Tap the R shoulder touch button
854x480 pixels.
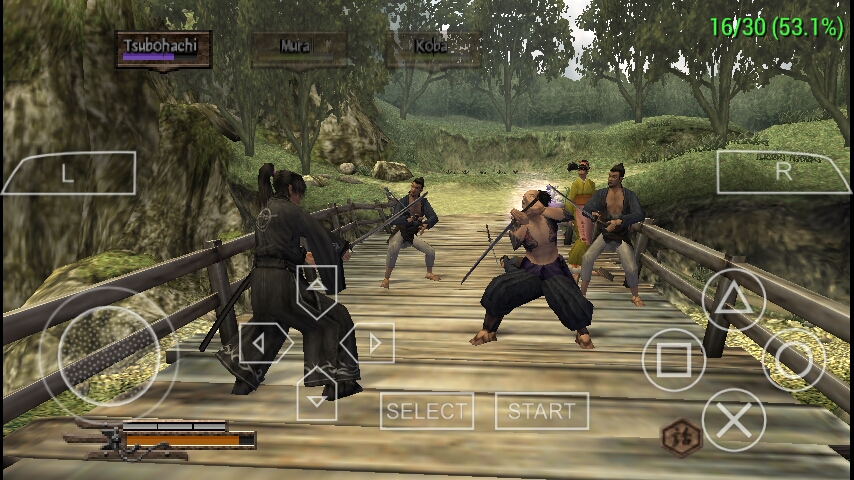[x=783, y=172]
